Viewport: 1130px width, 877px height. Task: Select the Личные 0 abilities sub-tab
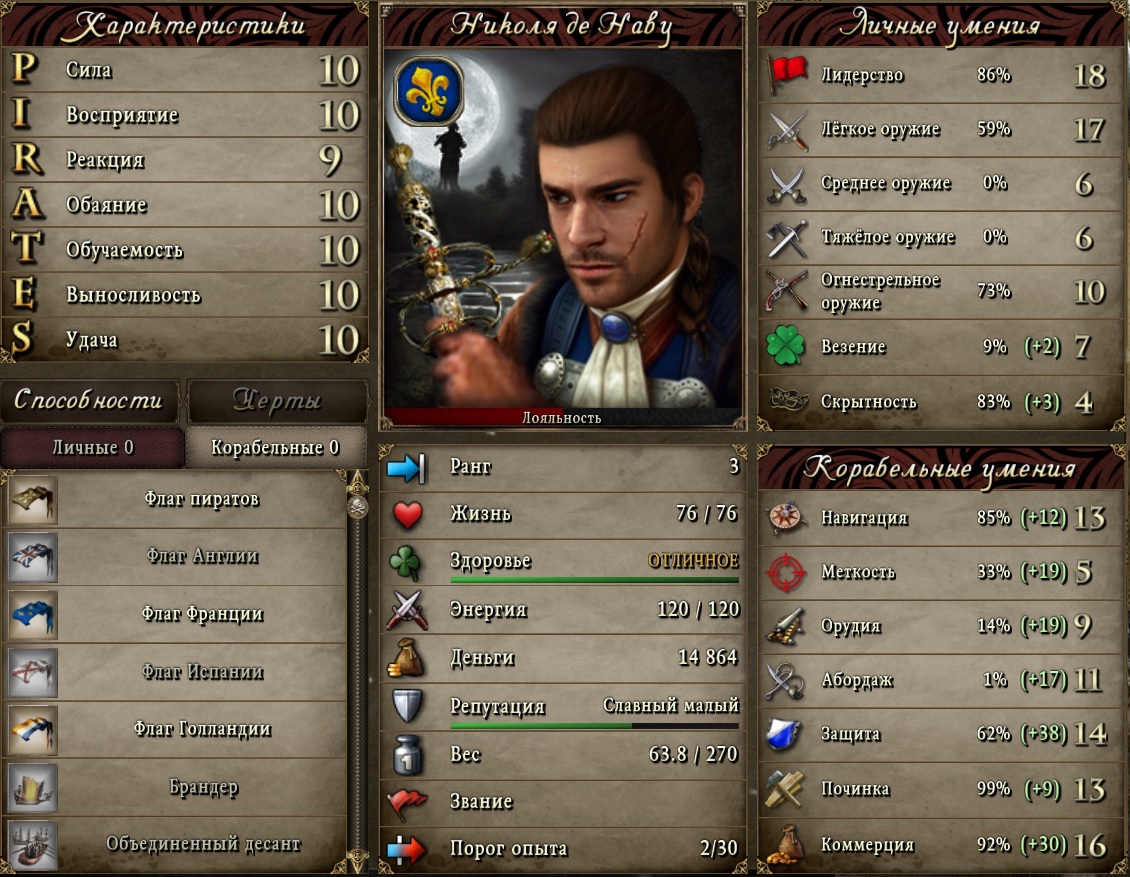[x=92, y=447]
